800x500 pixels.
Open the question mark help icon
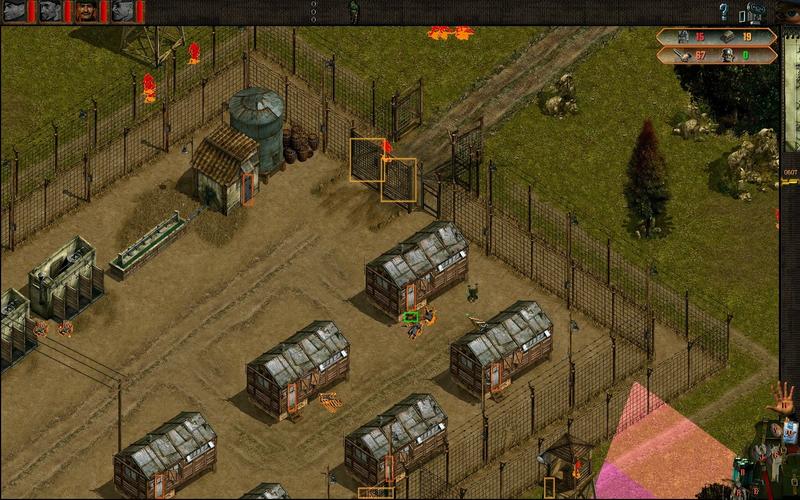click(x=724, y=12)
